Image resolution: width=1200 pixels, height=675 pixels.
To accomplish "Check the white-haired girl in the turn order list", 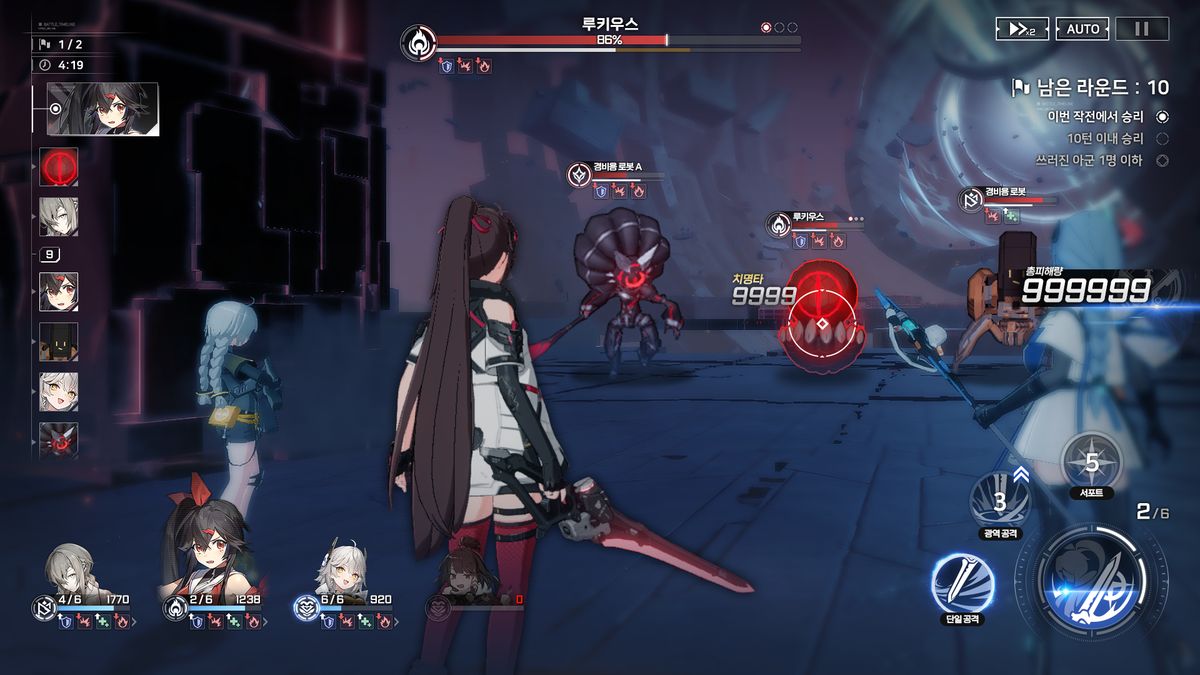I will (59, 392).
